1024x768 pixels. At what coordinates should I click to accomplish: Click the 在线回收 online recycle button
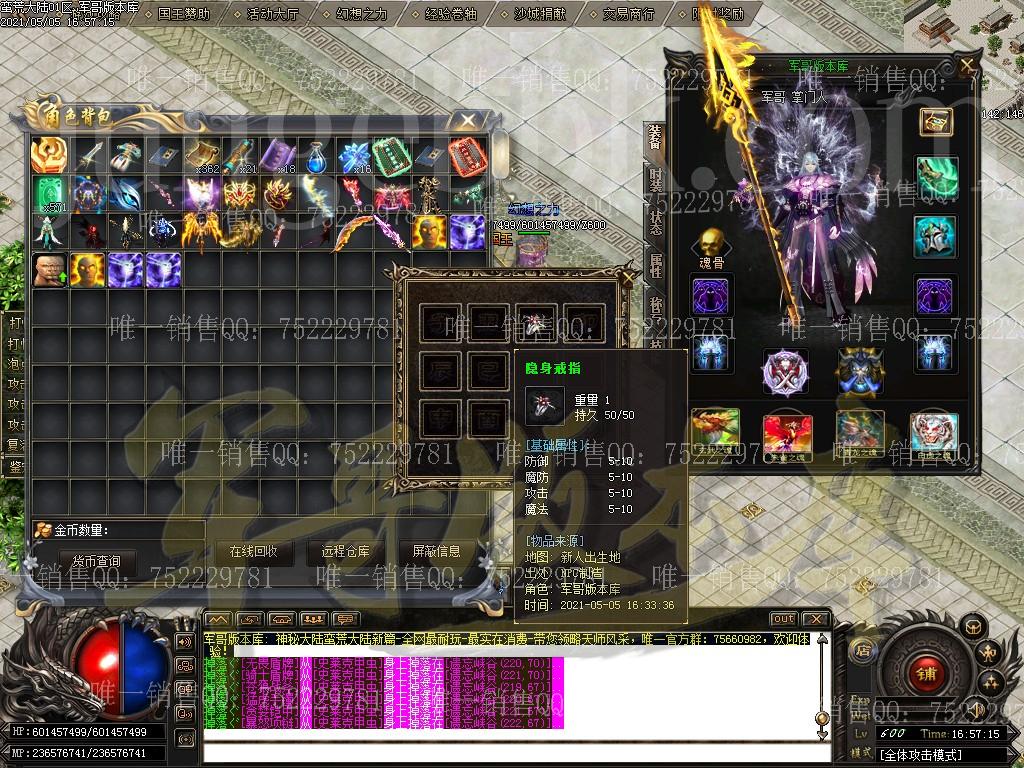point(253,551)
